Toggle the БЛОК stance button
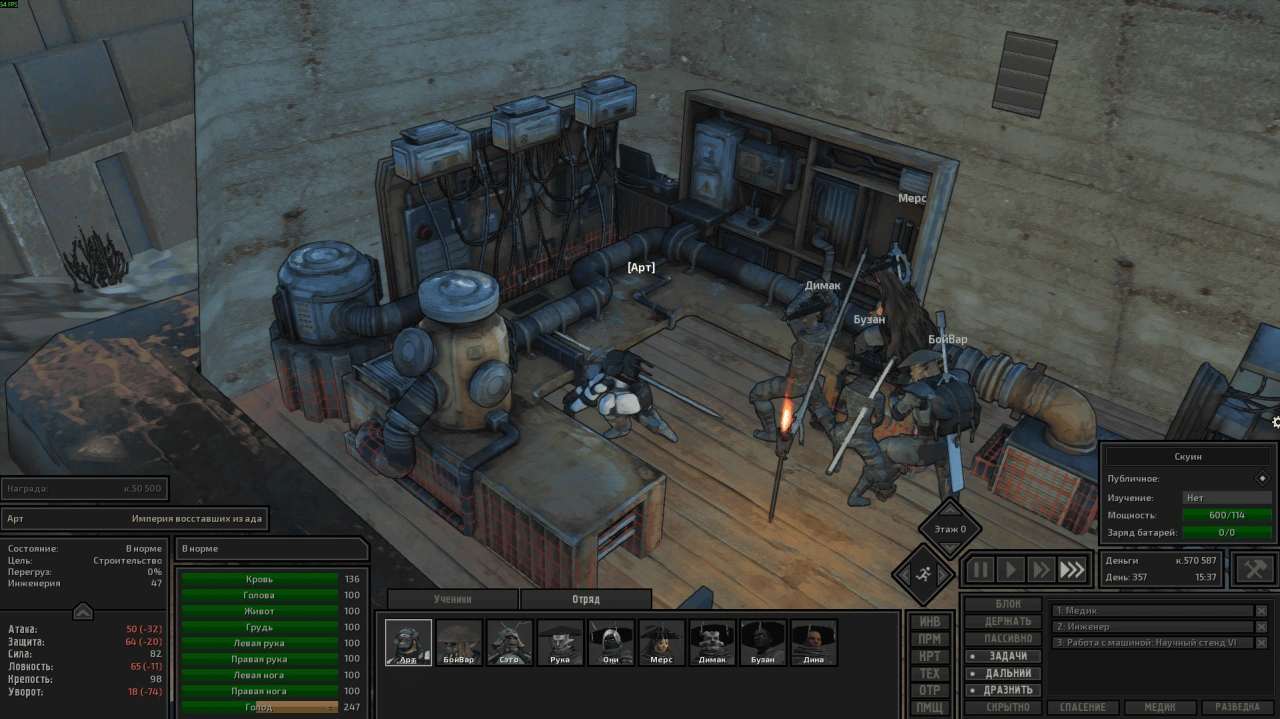Viewport: 1280px width, 719px height. [1008, 604]
